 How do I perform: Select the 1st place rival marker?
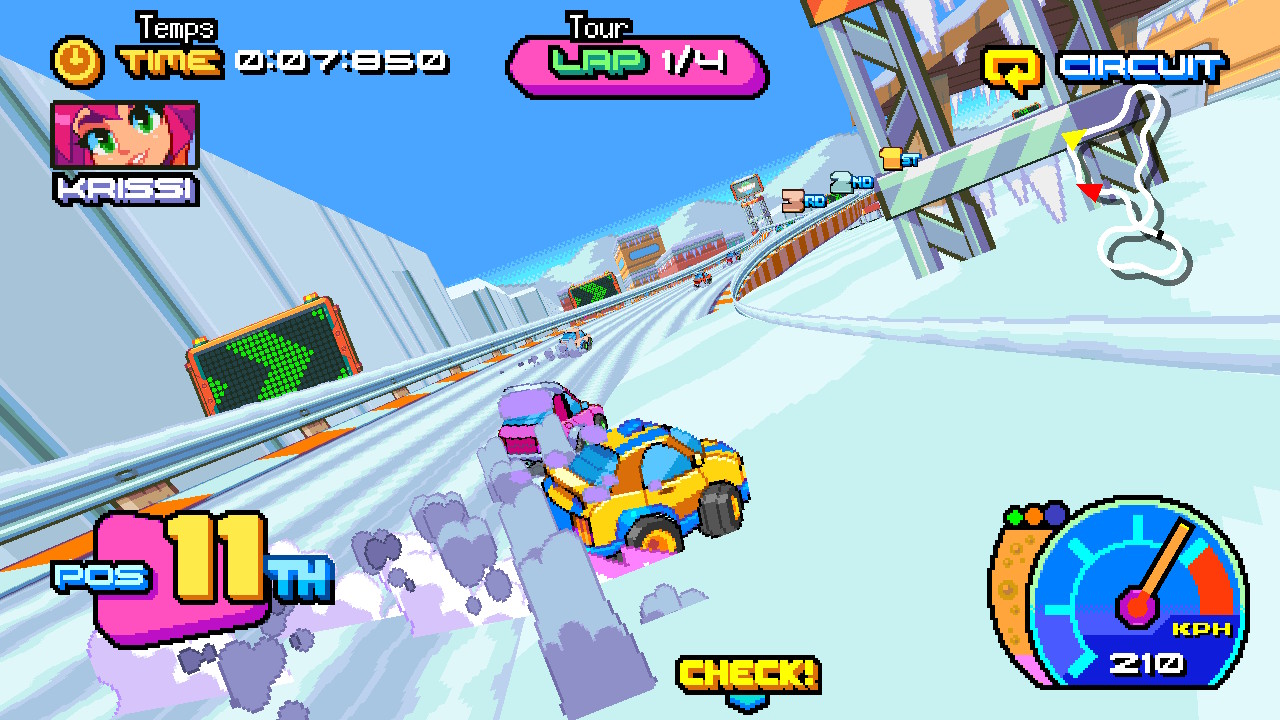point(898,158)
